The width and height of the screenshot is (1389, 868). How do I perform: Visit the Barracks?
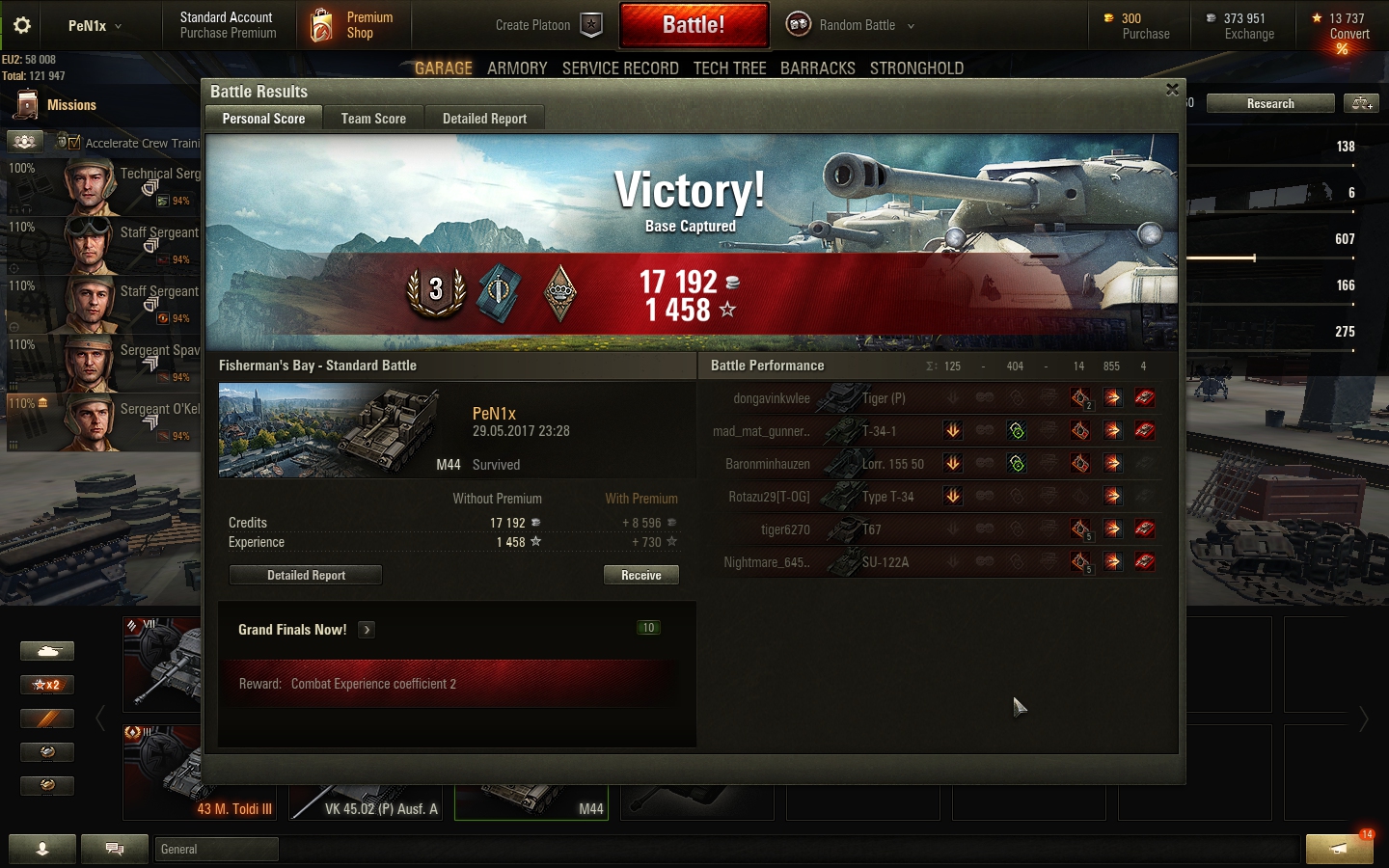tap(818, 68)
